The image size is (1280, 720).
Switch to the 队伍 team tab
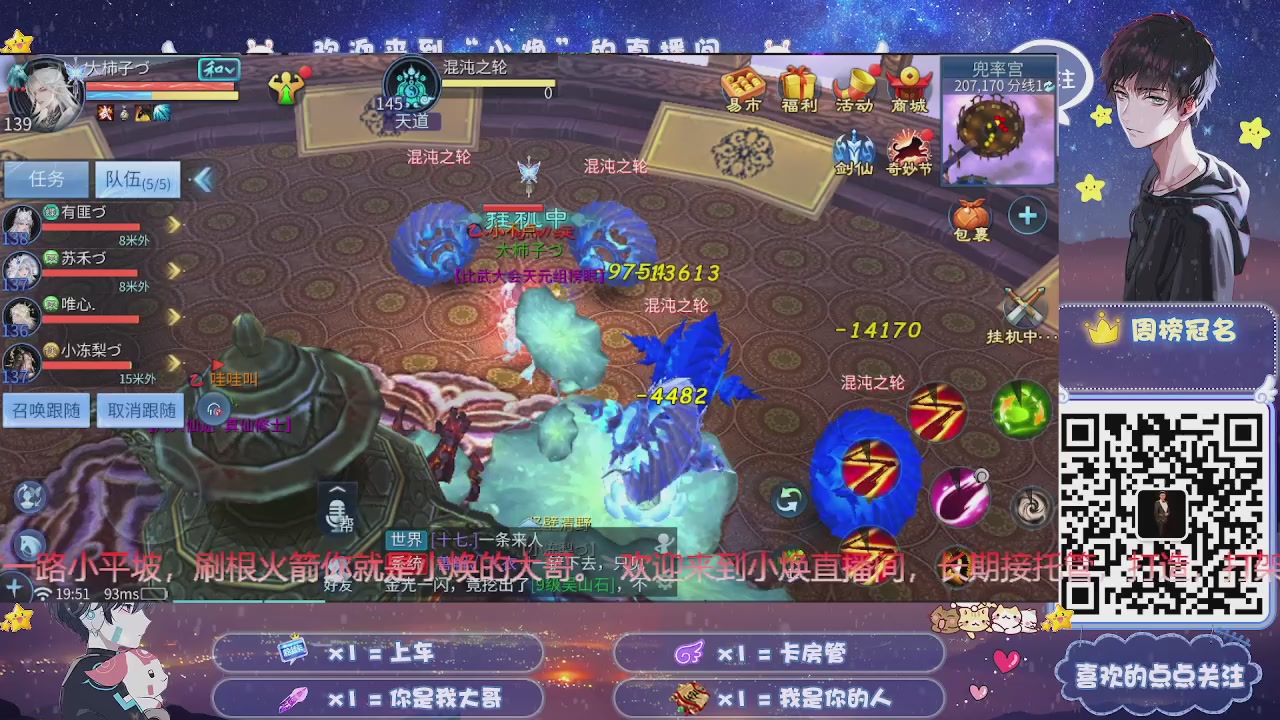point(138,179)
